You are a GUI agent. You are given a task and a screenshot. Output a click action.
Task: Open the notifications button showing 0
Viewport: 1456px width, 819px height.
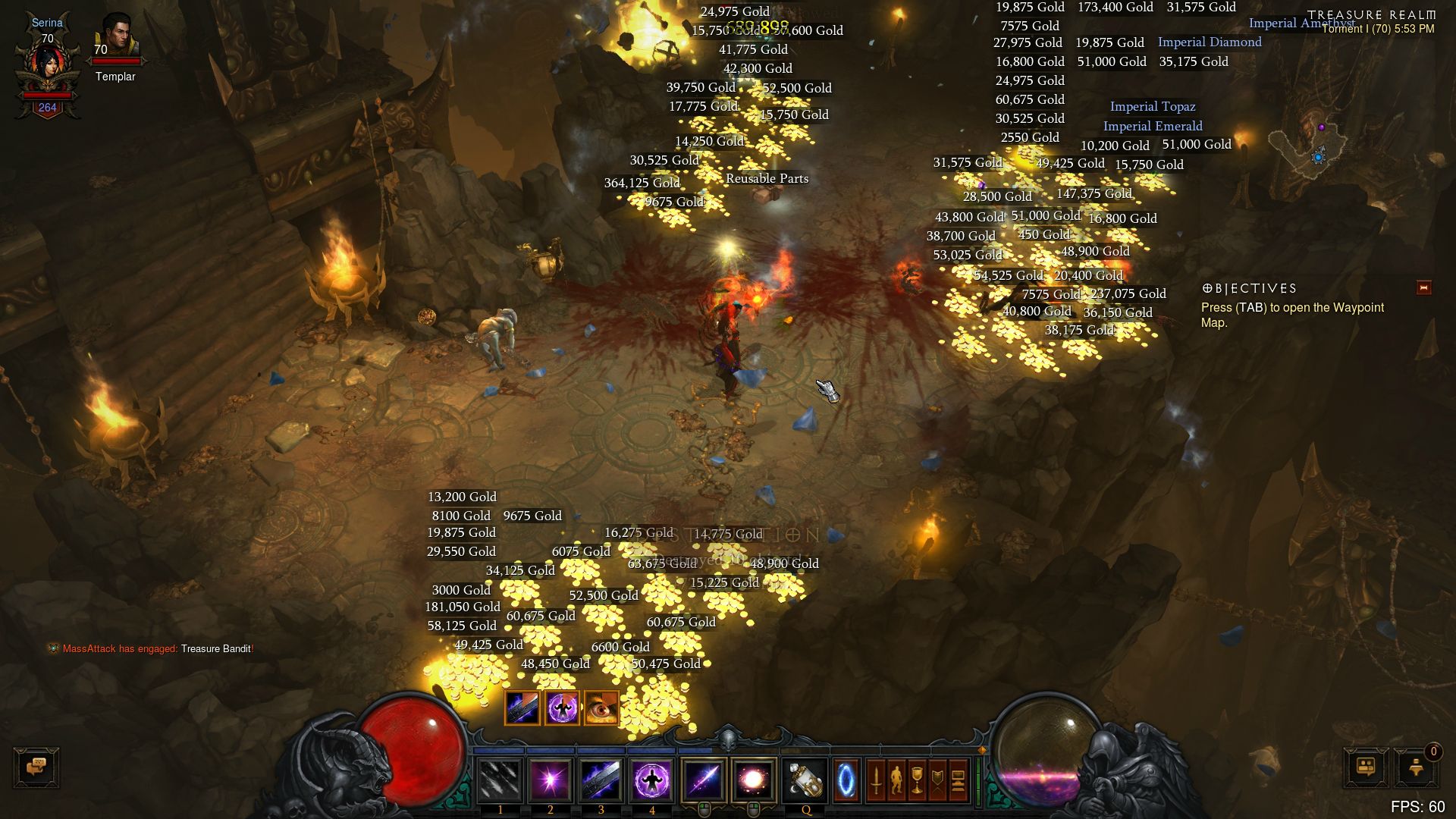[1417, 767]
